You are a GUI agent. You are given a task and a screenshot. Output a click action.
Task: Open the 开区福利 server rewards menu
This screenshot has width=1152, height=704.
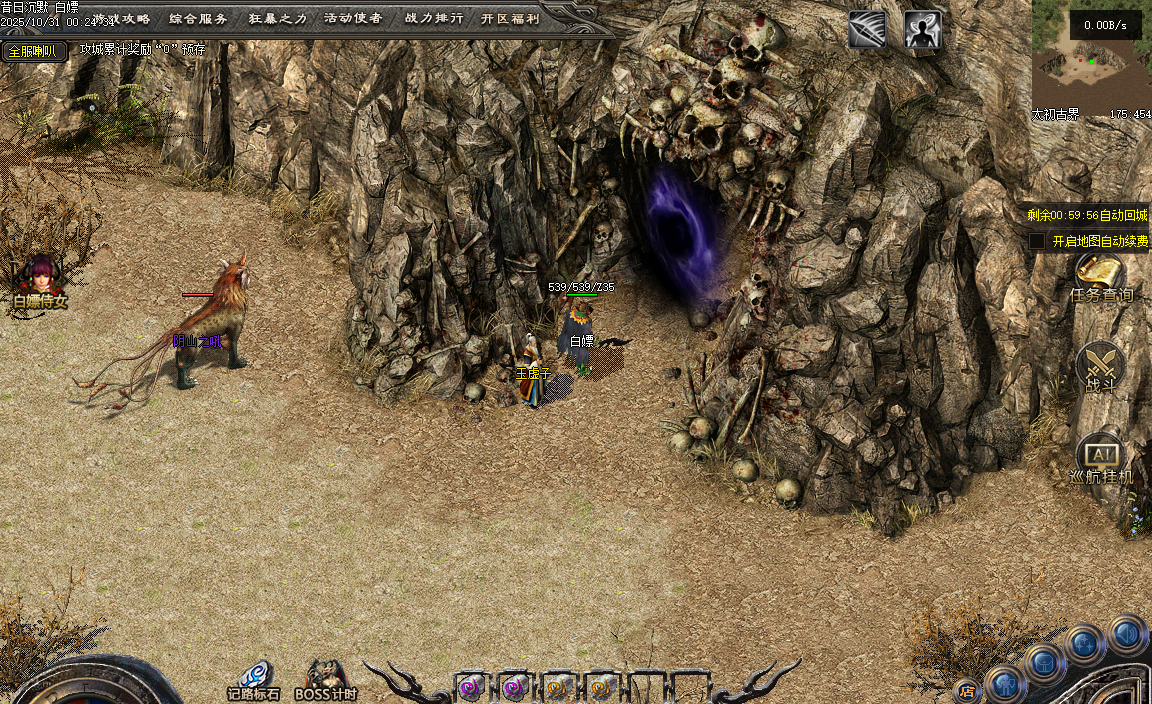coord(510,18)
